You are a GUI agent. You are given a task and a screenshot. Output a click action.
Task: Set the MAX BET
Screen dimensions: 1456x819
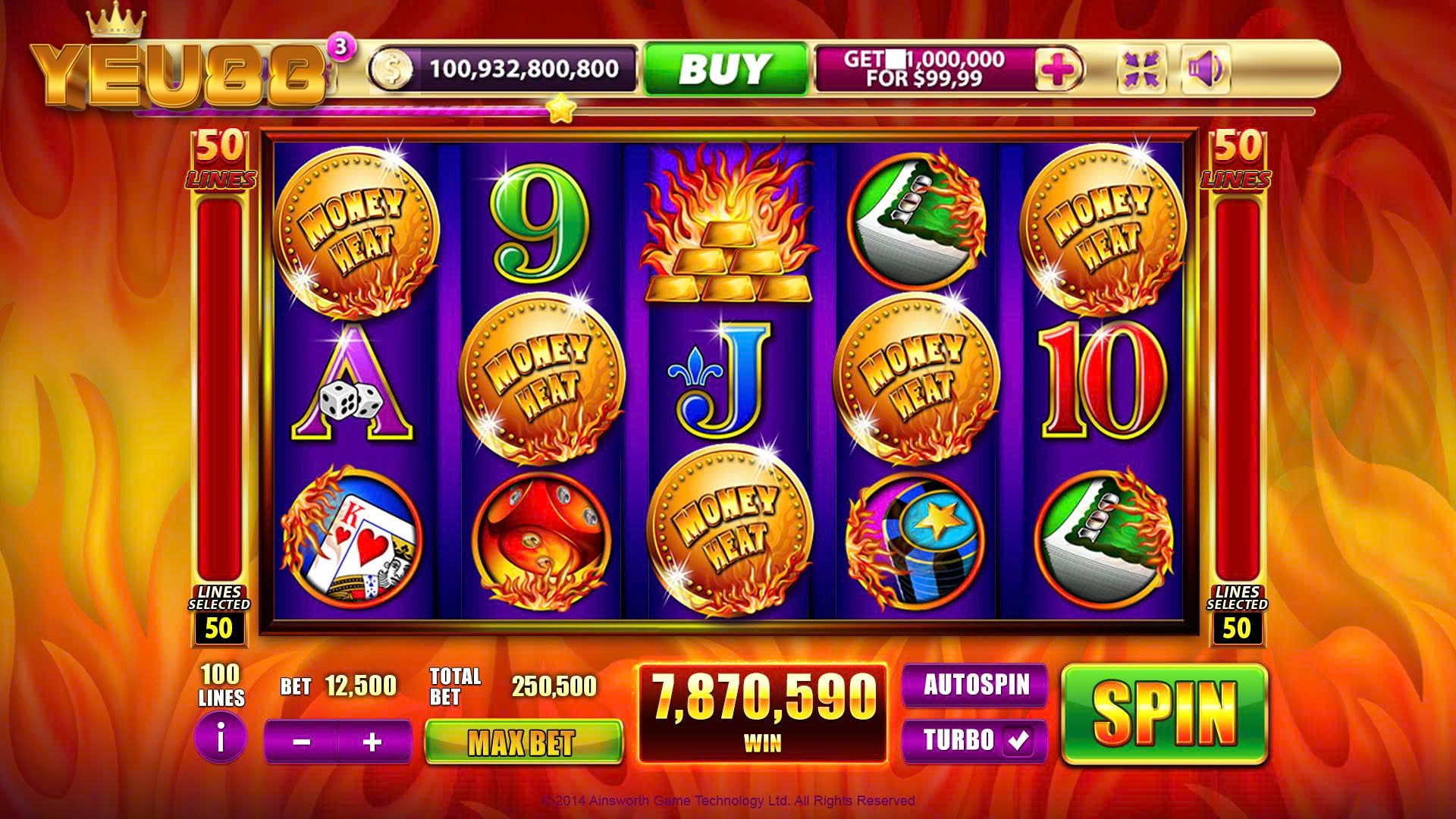(523, 742)
